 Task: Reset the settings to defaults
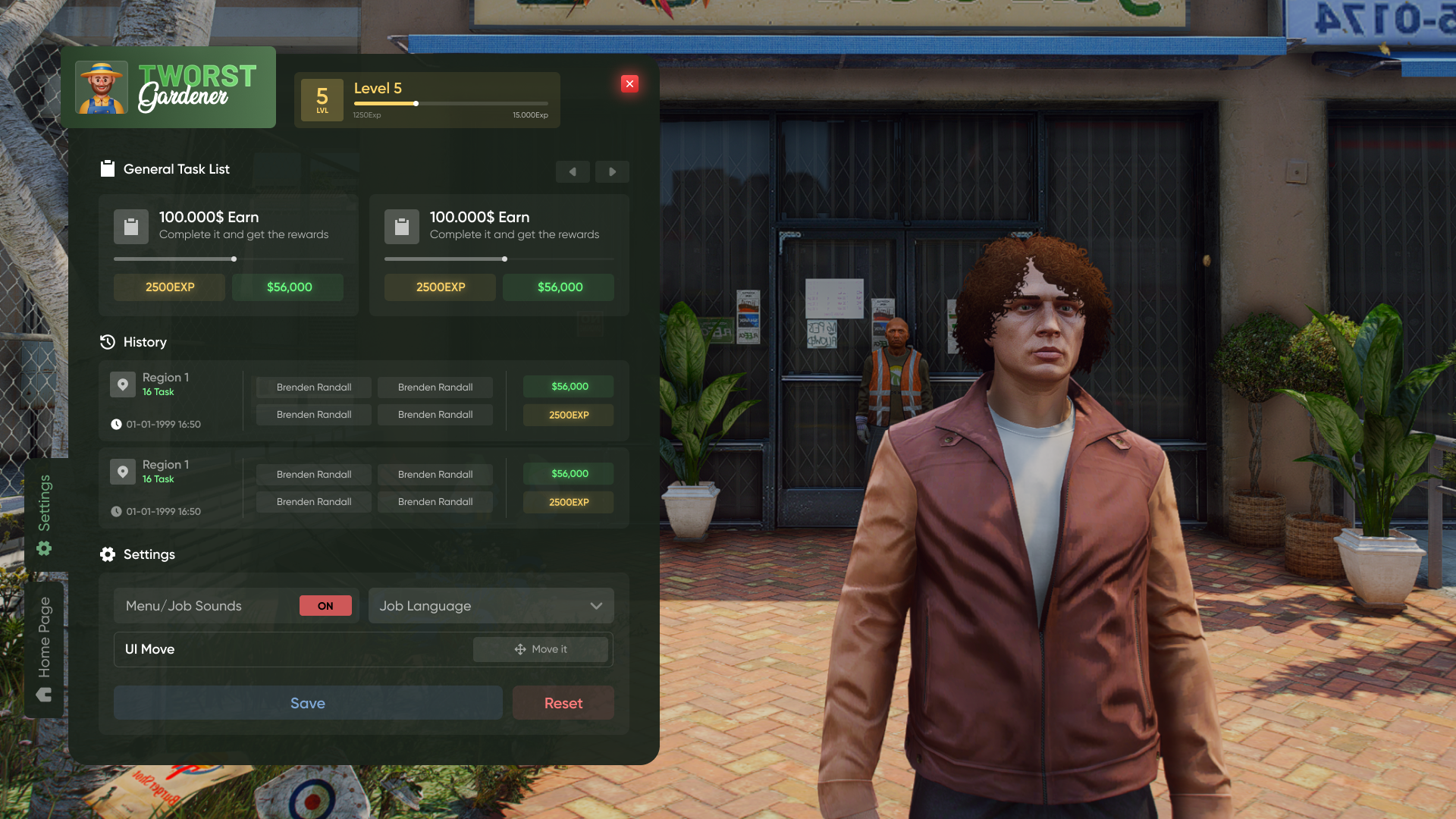[563, 702]
